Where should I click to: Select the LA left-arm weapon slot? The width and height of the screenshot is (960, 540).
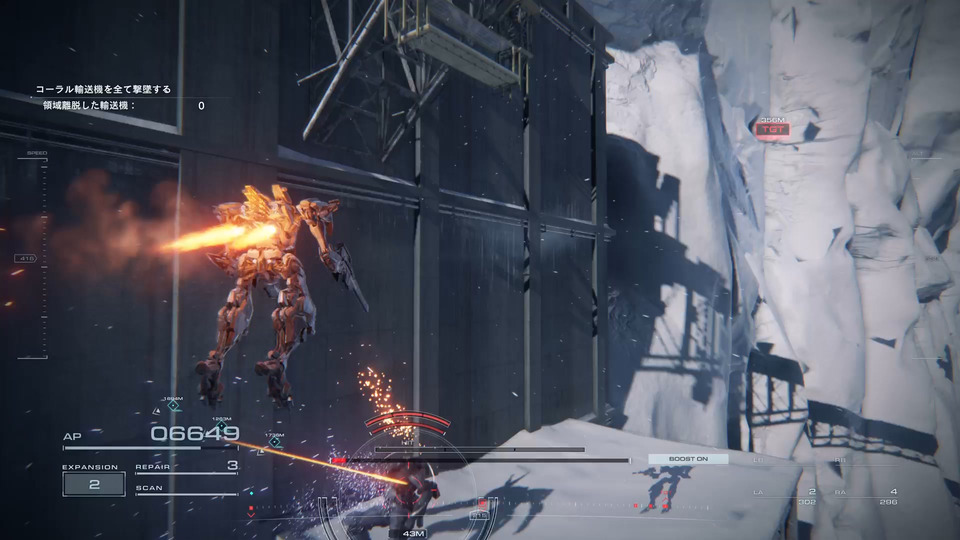(790, 495)
